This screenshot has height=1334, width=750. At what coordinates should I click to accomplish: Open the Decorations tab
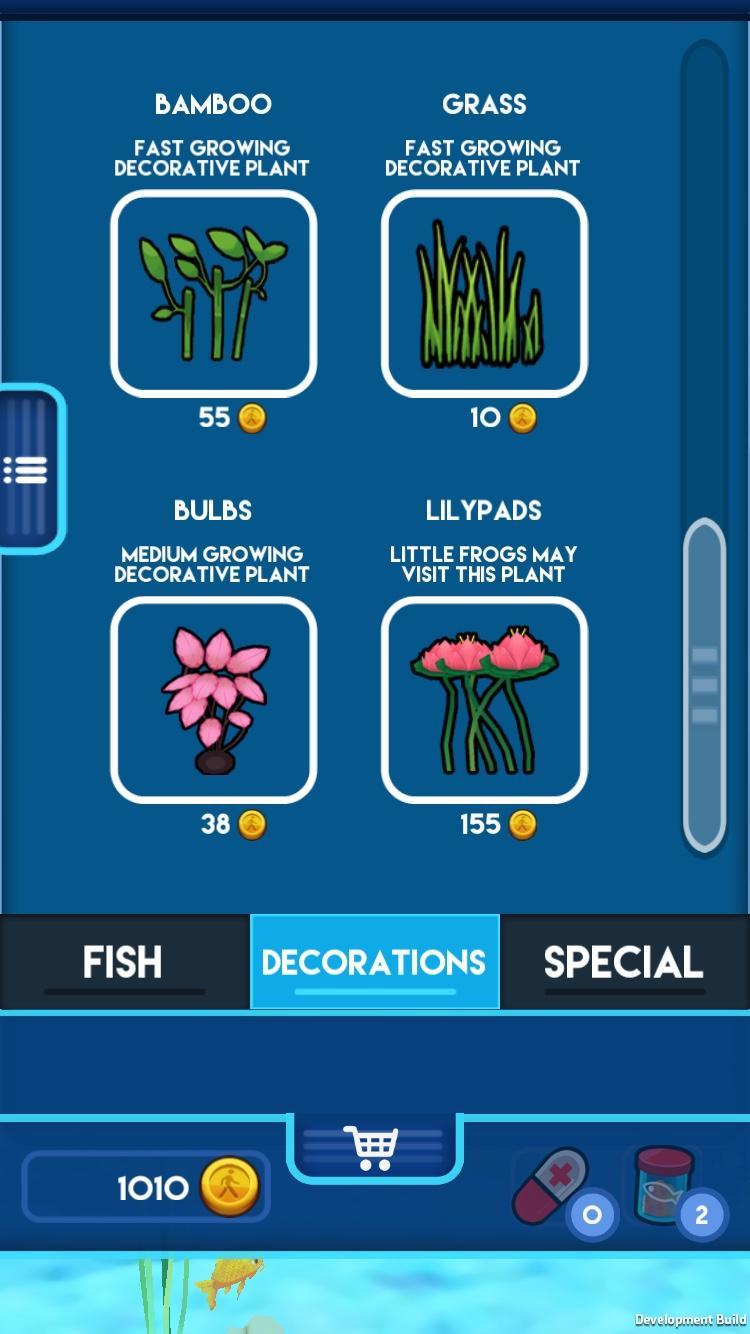tap(374, 962)
